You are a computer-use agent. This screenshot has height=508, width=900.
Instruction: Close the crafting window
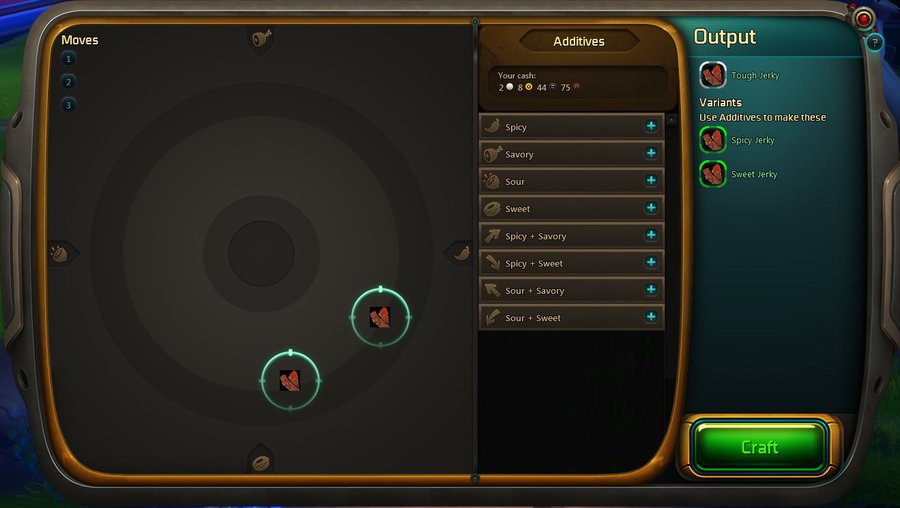tap(864, 19)
